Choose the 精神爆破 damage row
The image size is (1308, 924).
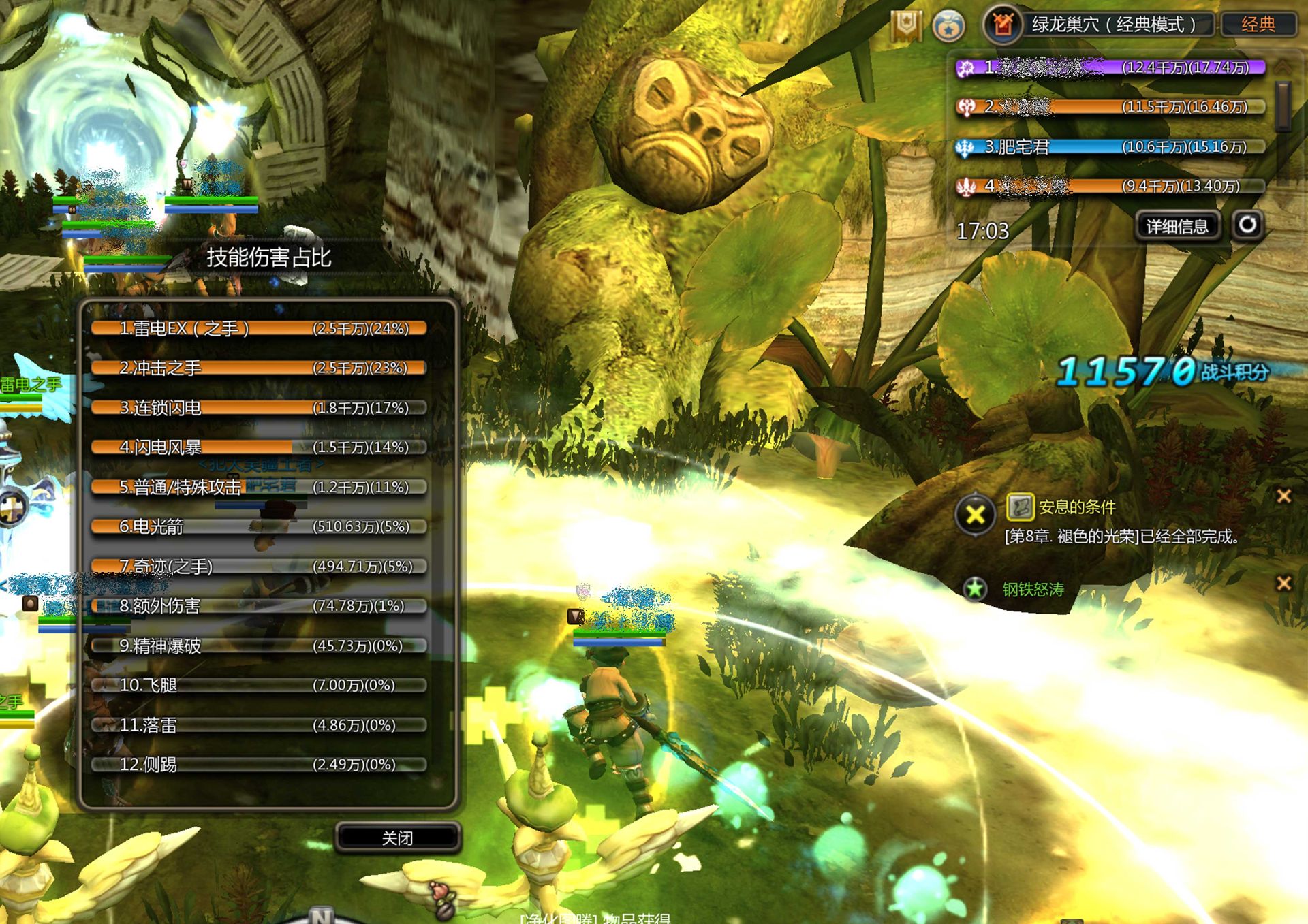tap(259, 646)
